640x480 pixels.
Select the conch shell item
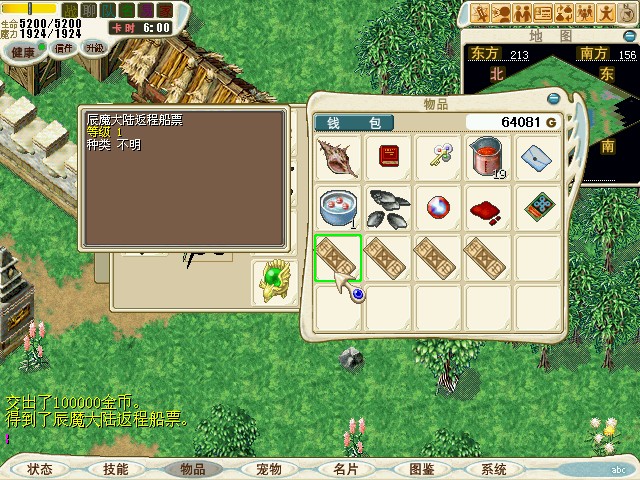(337, 158)
